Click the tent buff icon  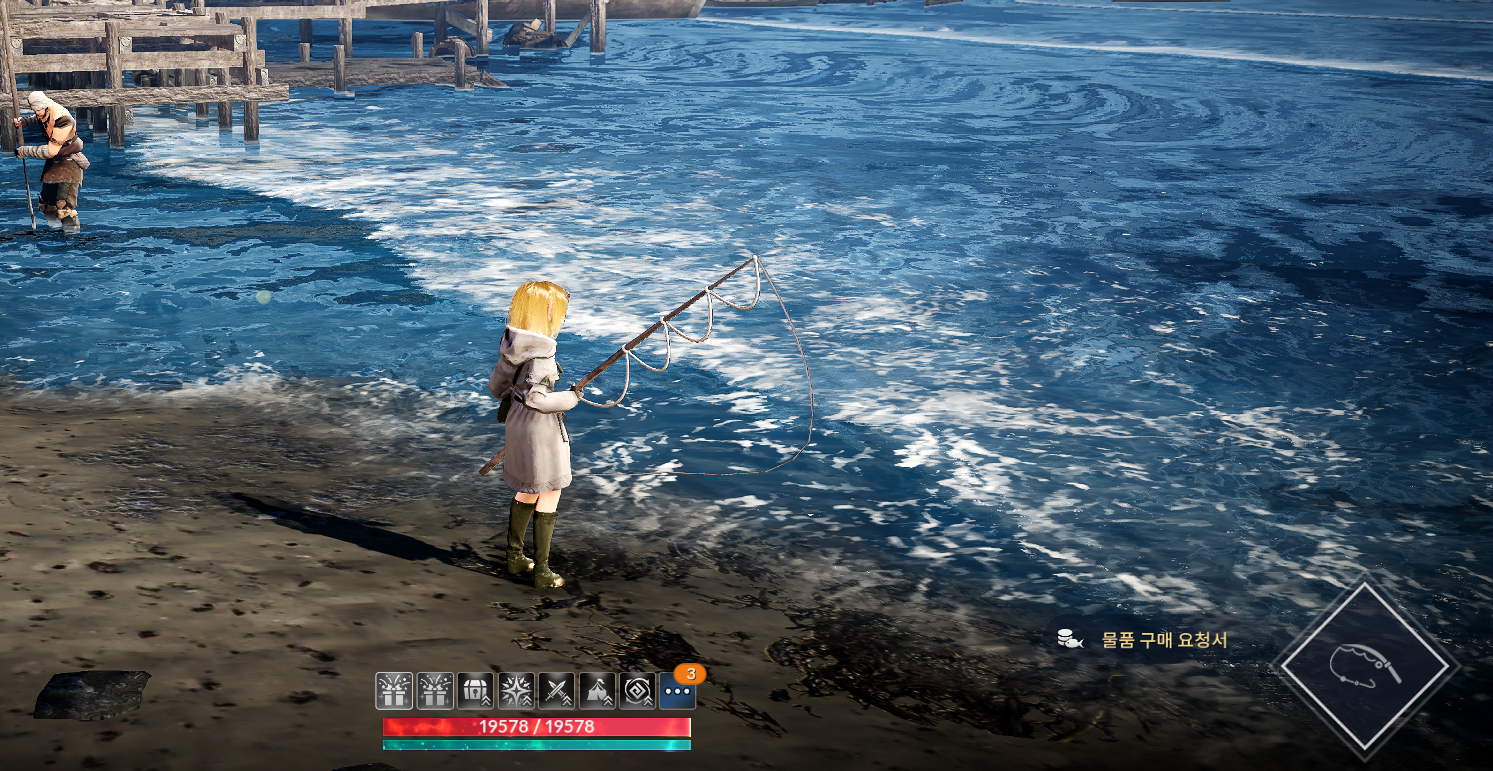(597, 691)
